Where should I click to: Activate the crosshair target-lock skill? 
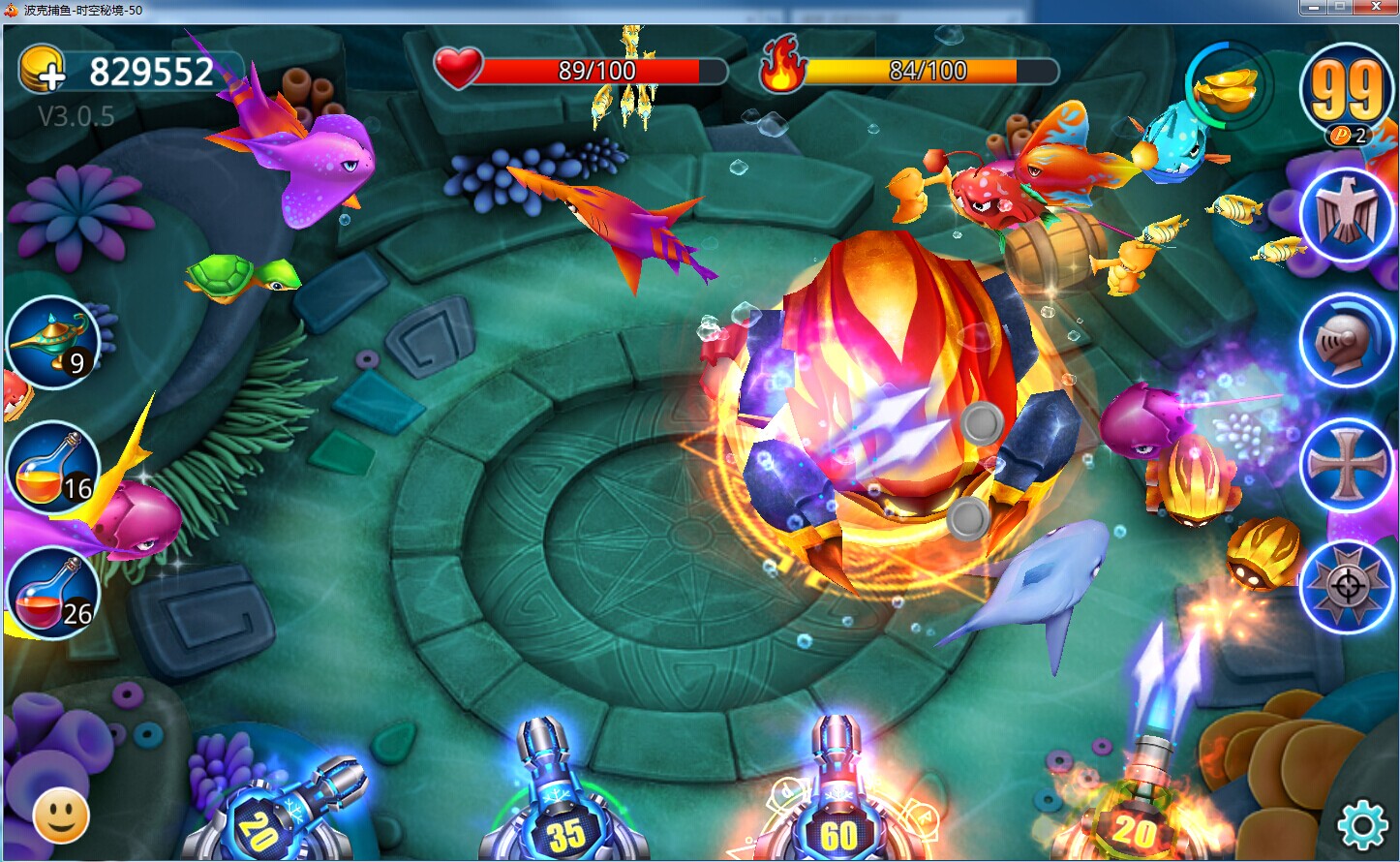point(1346,587)
